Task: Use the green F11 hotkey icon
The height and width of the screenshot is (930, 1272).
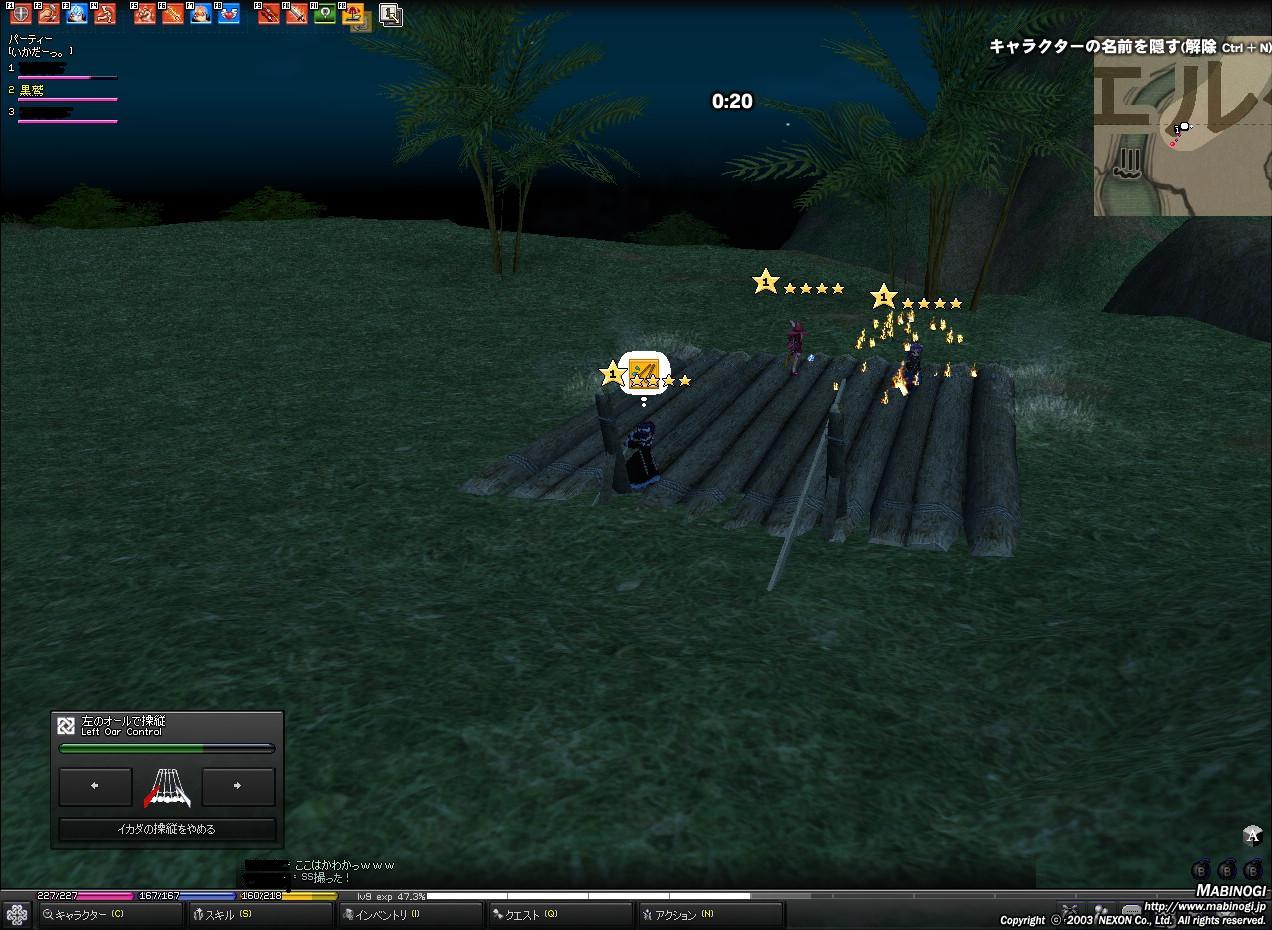Action: (x=324, y=14)
